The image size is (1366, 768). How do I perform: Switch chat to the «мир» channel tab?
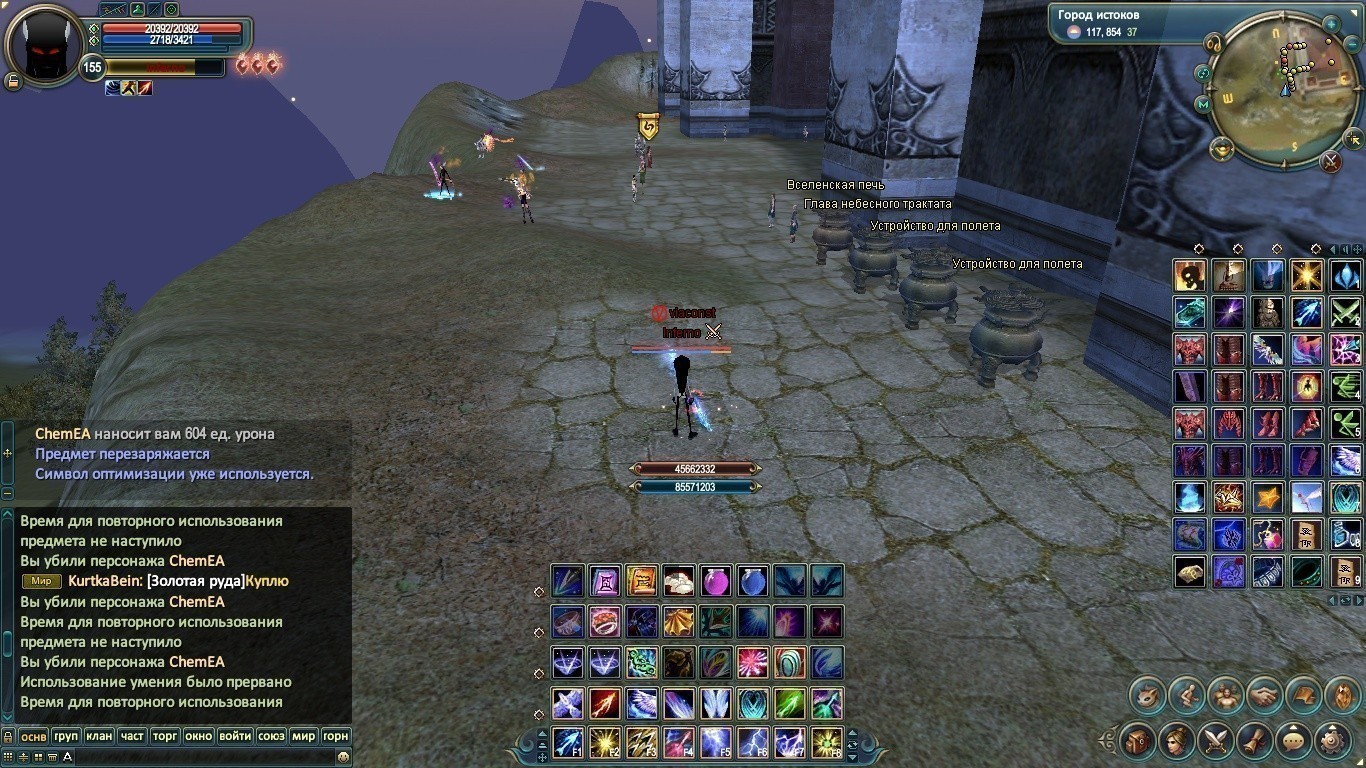point(302,736)
